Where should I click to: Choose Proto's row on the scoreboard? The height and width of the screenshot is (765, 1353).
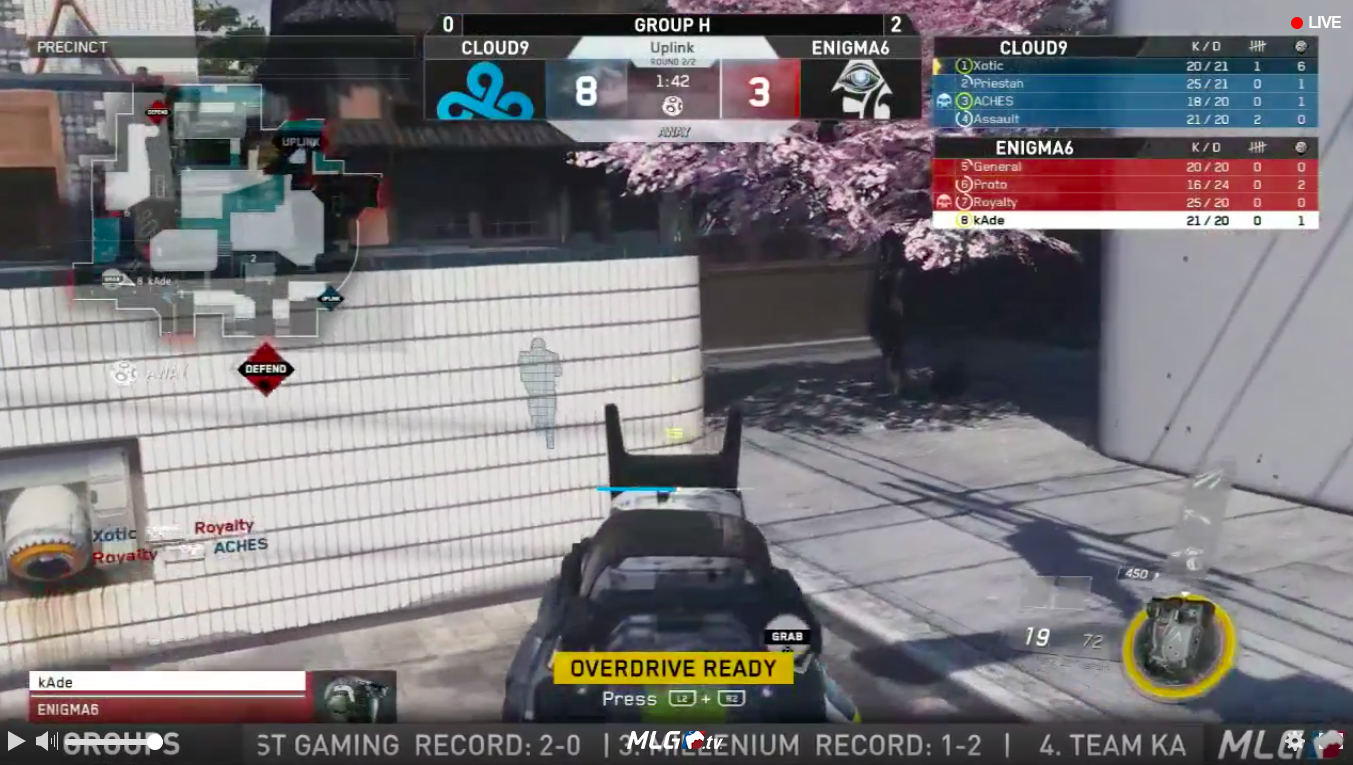[1124, 185]
